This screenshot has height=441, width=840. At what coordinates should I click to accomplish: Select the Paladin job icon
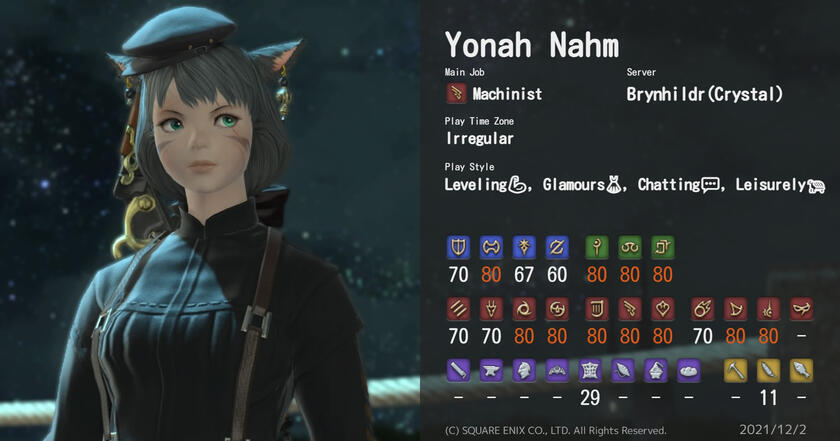(459, 246)
